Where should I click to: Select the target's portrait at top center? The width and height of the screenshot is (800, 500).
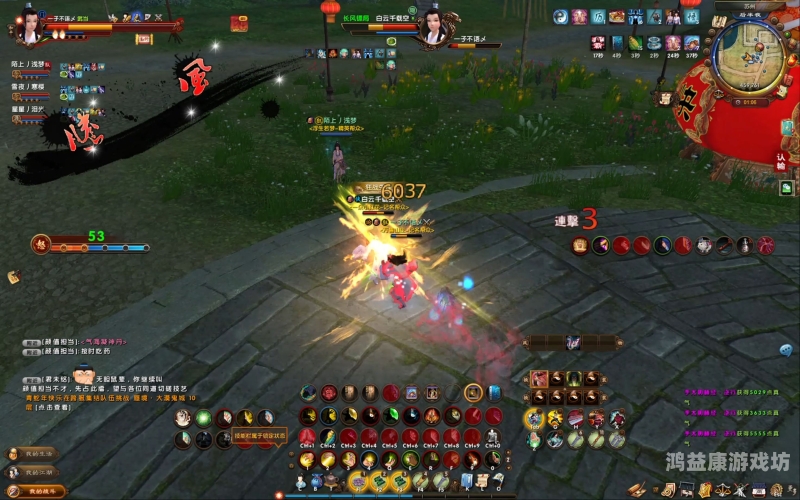click(434, 25)
